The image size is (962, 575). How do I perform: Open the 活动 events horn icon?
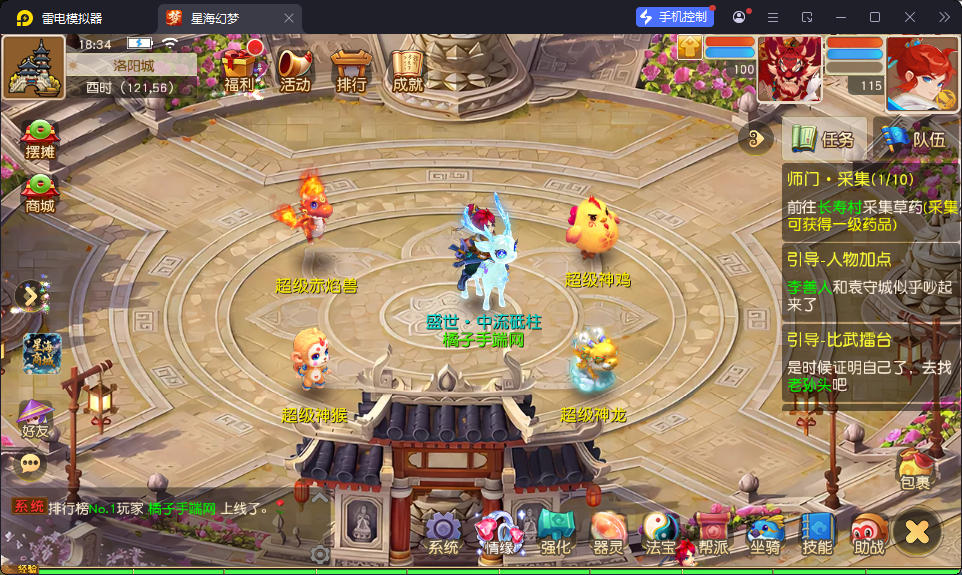tap(295, 68)
